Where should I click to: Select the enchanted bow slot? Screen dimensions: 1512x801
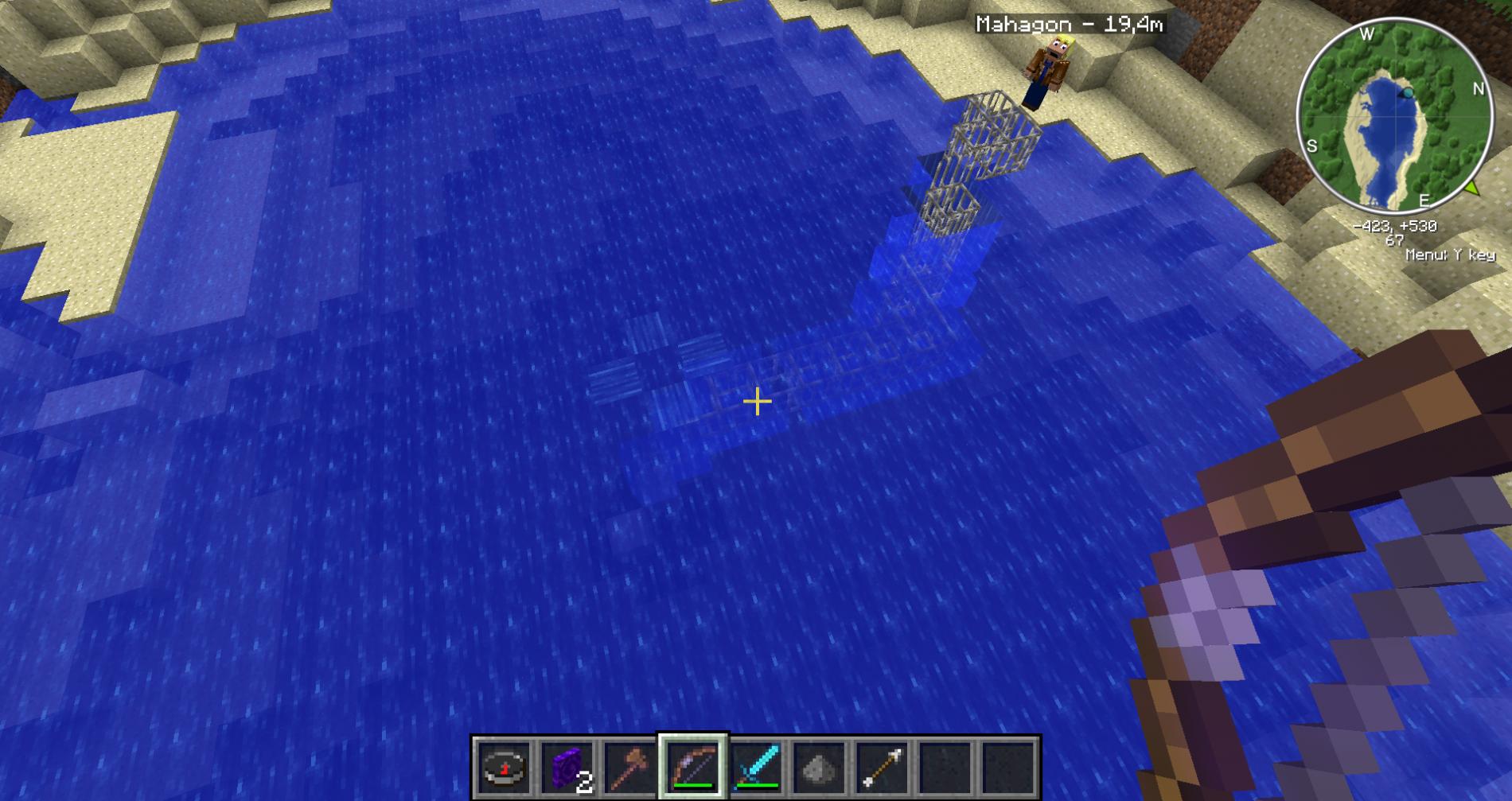coord(692,768)
